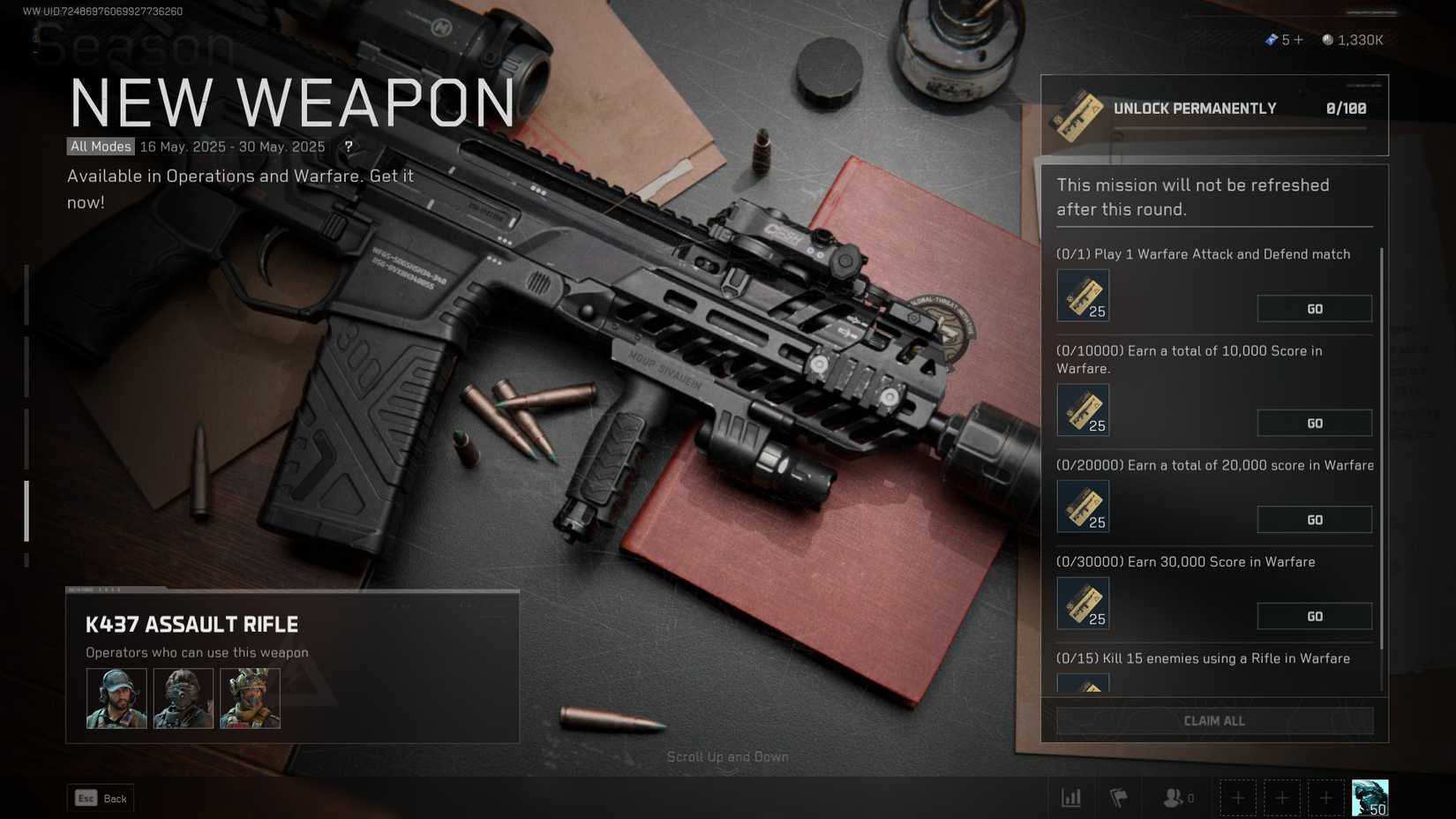Open the statistics chart icon in bottom toolbar

pyautogui.click(x=1071, y=797)
